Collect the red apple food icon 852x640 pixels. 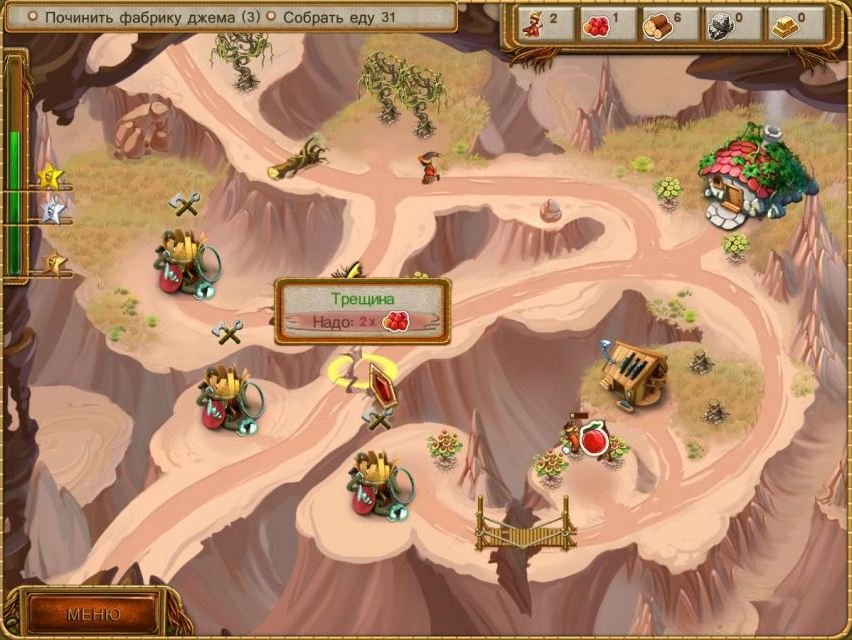594,439
